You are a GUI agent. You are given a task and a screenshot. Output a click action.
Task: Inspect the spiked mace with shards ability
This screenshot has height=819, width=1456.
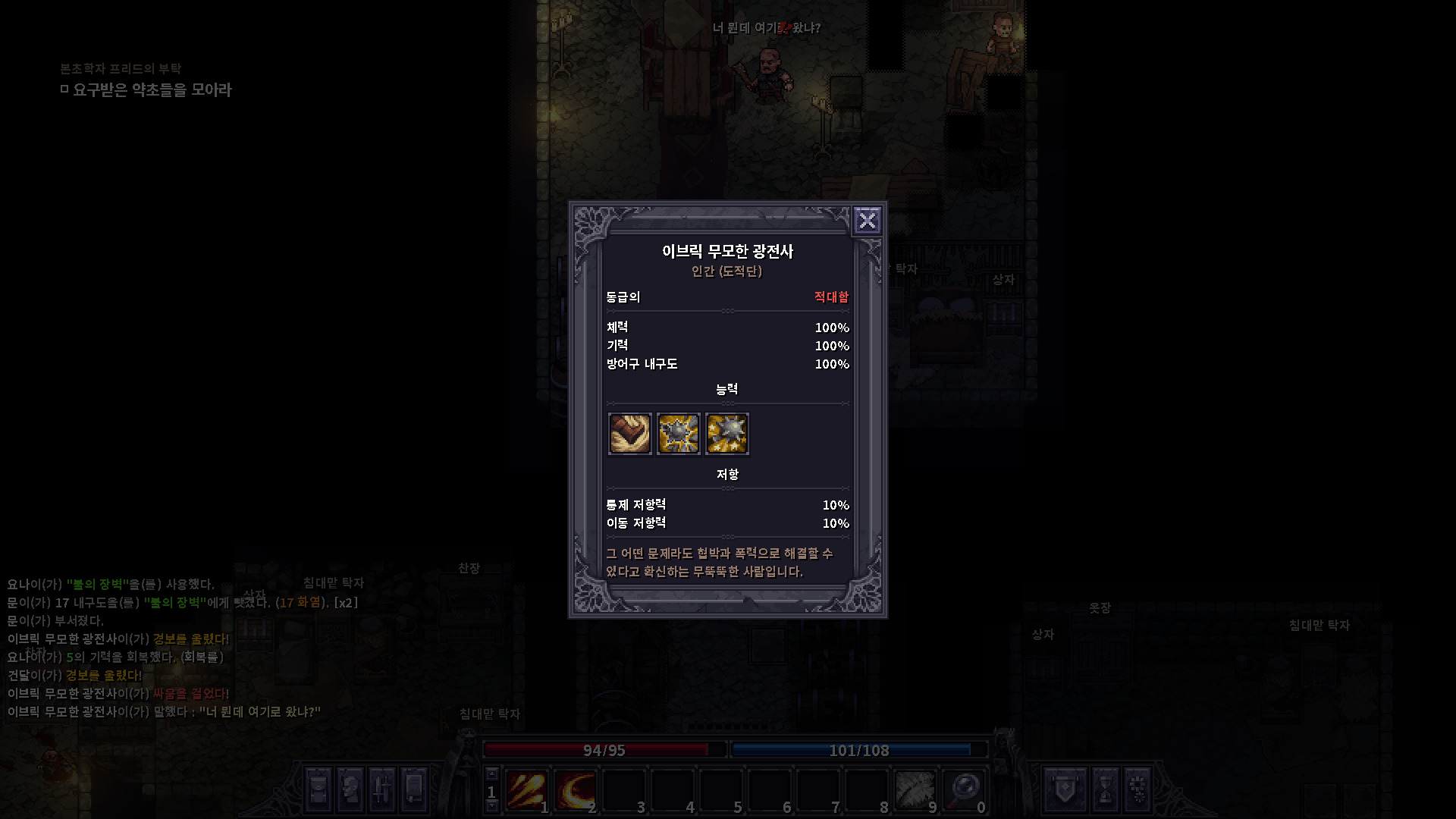click(678, 434)
